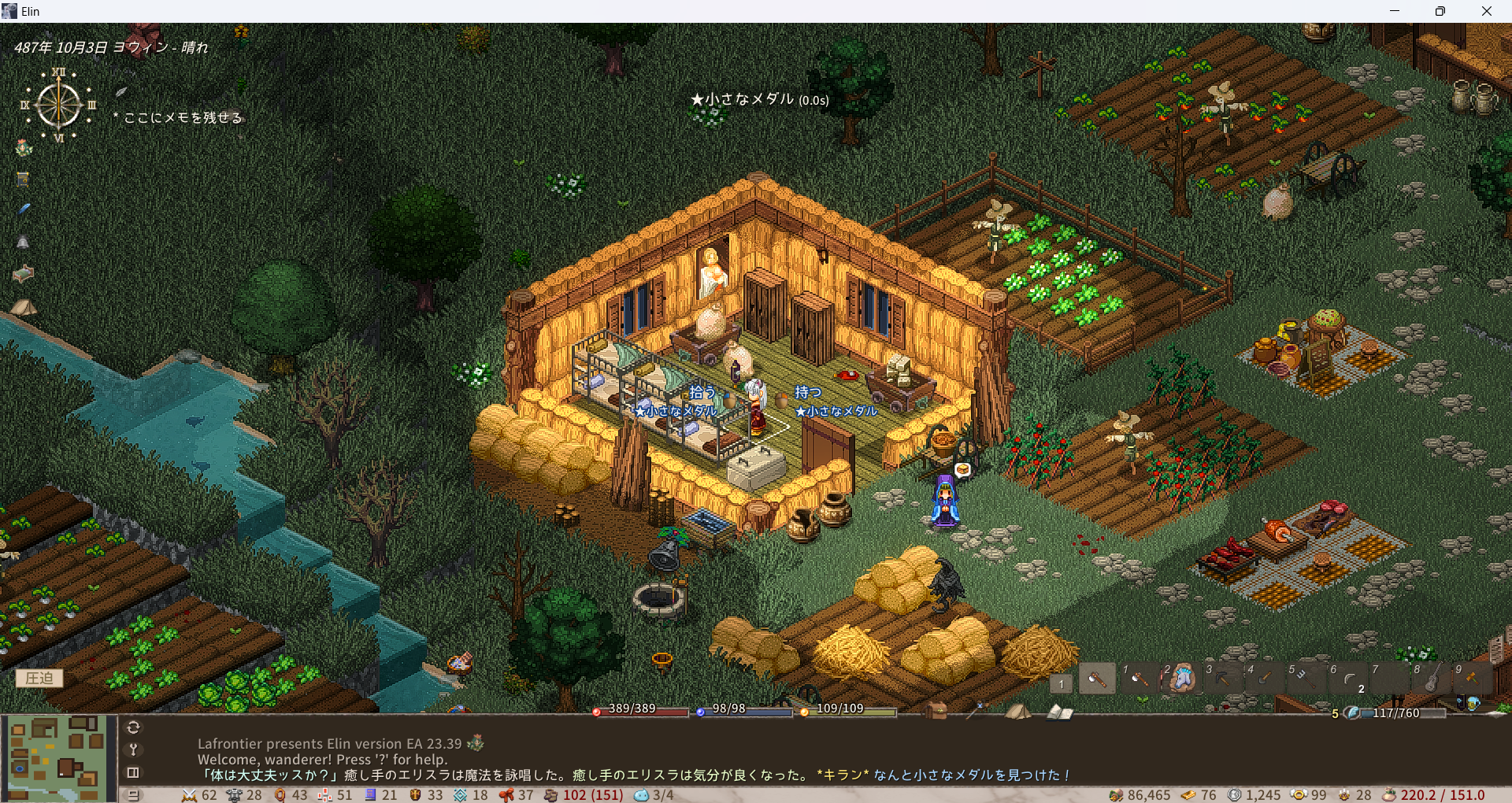Click the blue feather quill icon

pyautogui.click(x=24, y=209)
